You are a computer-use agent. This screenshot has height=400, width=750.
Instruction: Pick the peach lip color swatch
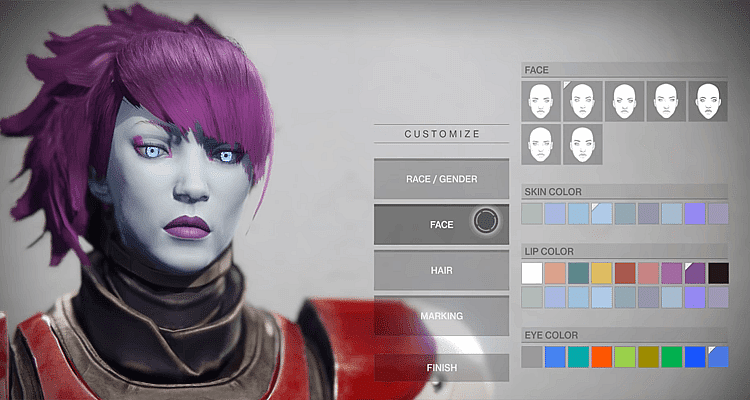(x=555, y=273)
